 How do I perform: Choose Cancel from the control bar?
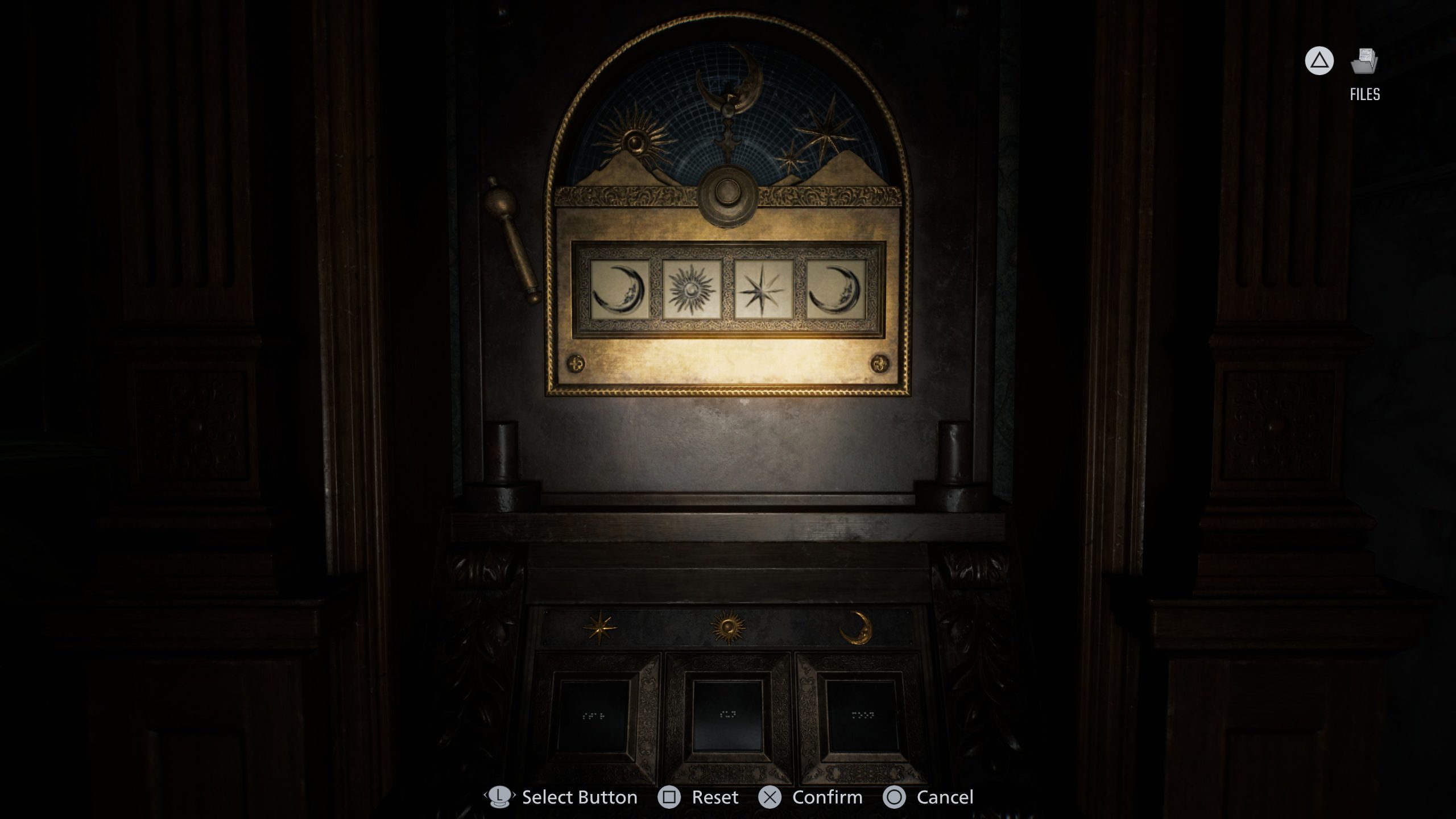pyautogui.click(x=933, y=797)
